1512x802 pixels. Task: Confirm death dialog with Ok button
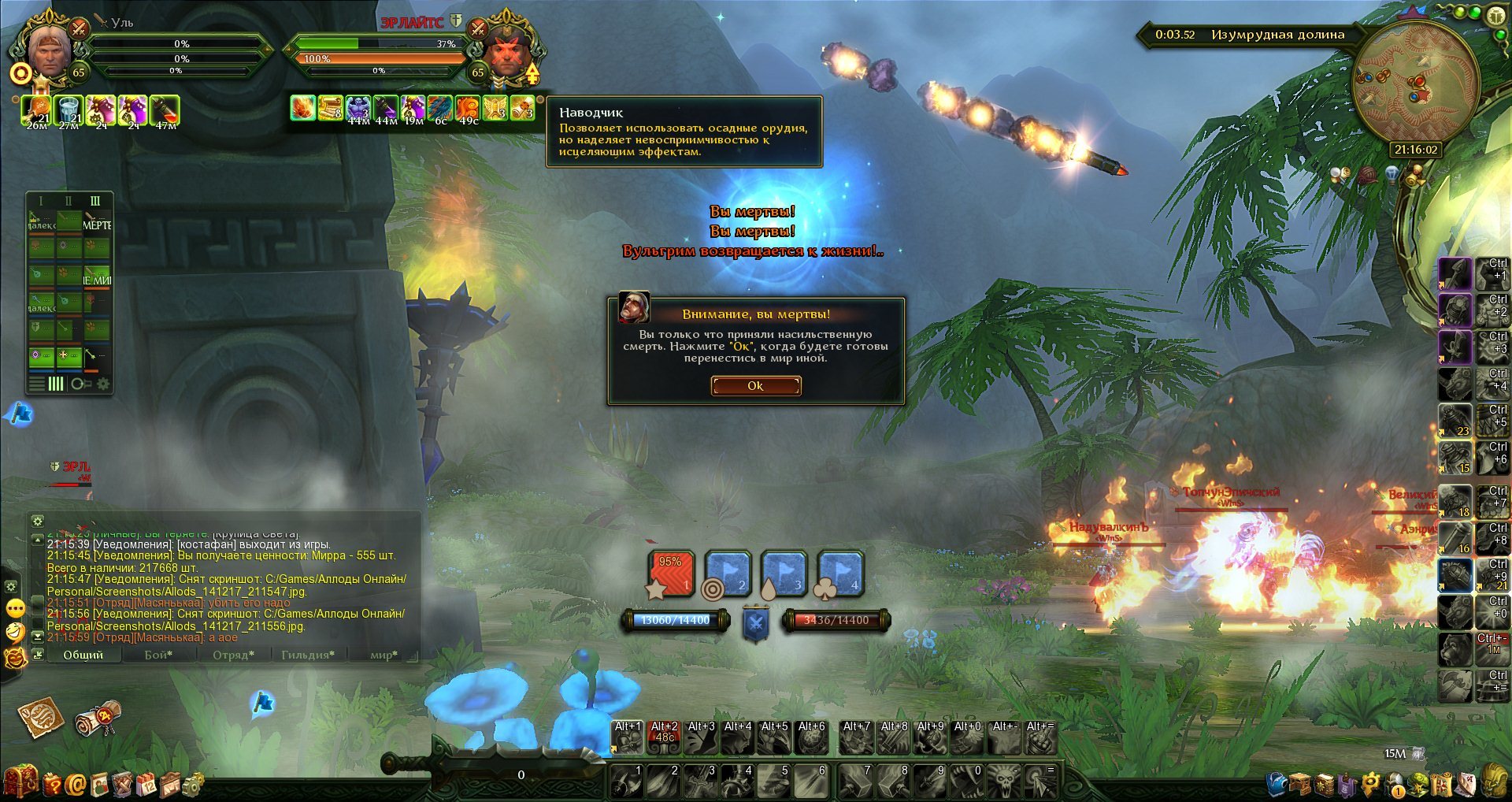(x=755, y=385)
